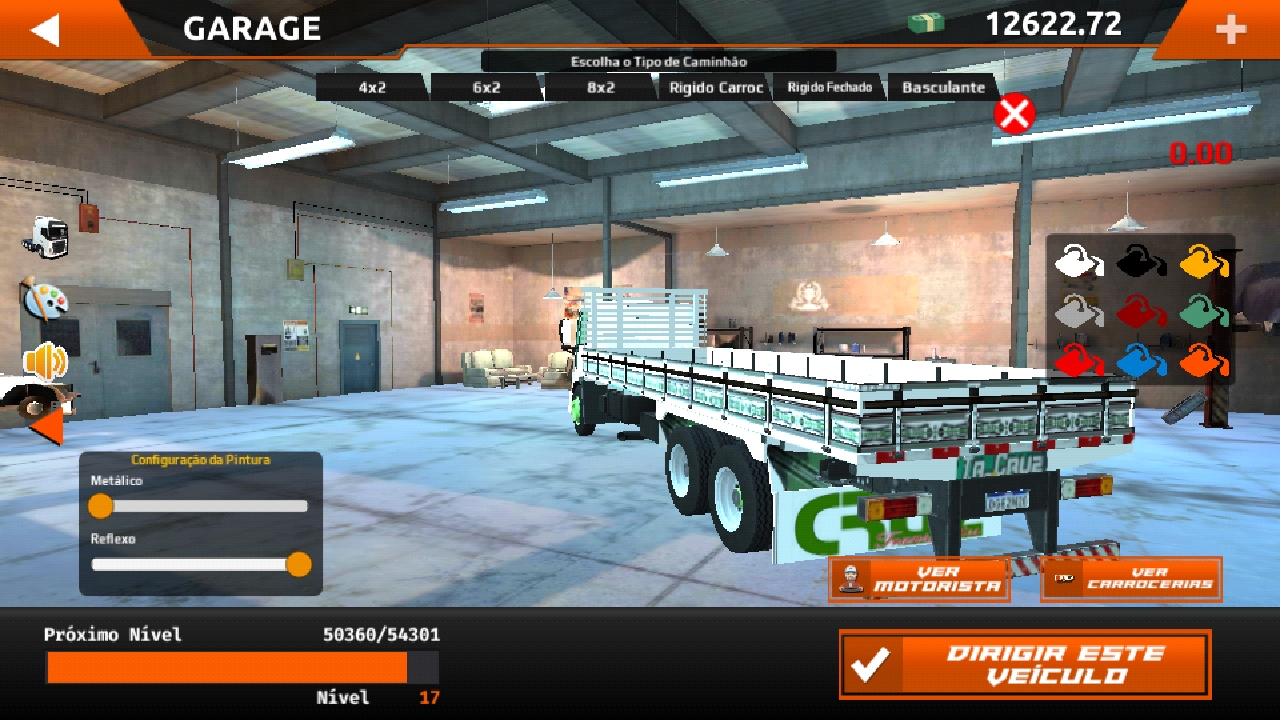Click the orange left arrow

click(46, 428)
